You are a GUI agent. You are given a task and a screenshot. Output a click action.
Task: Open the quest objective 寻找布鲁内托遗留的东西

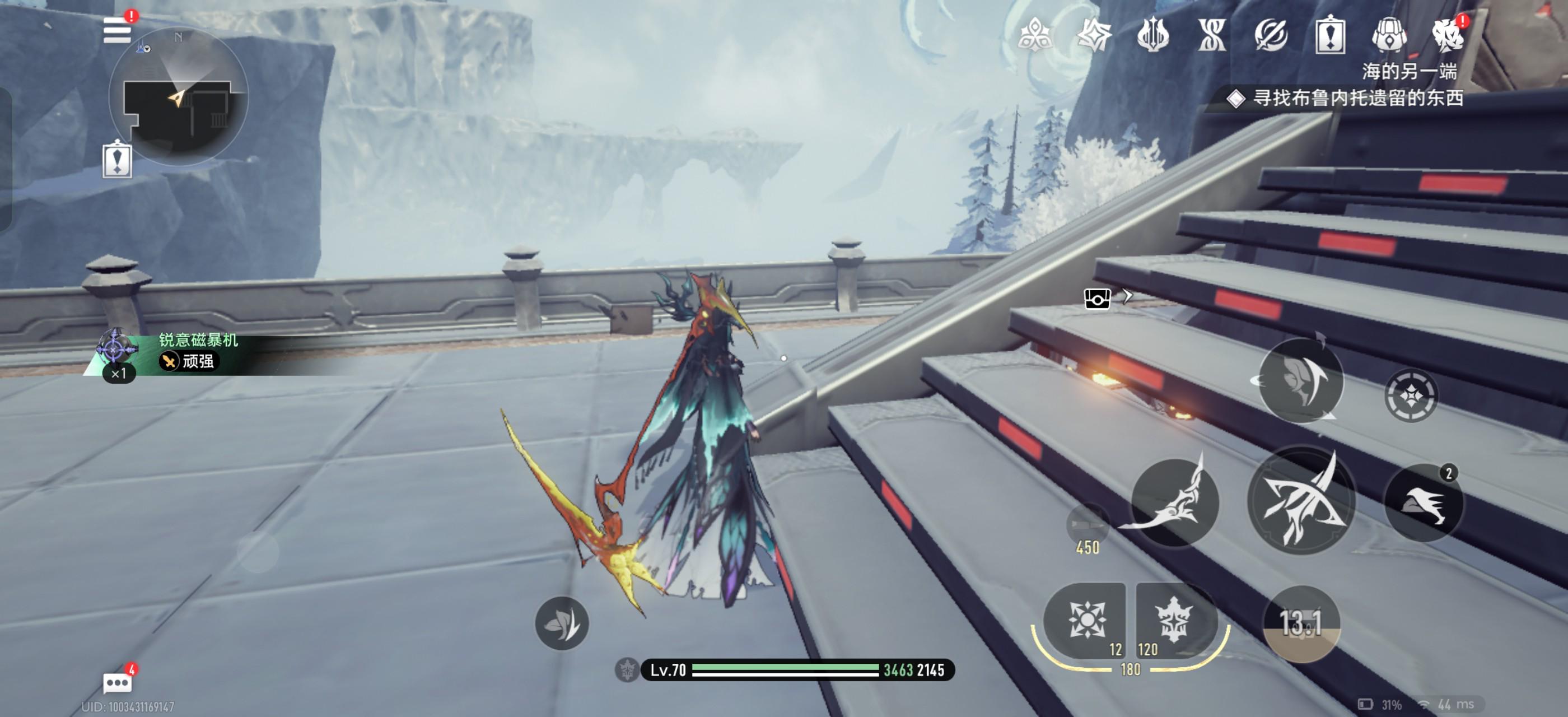tap(1357, 99)
